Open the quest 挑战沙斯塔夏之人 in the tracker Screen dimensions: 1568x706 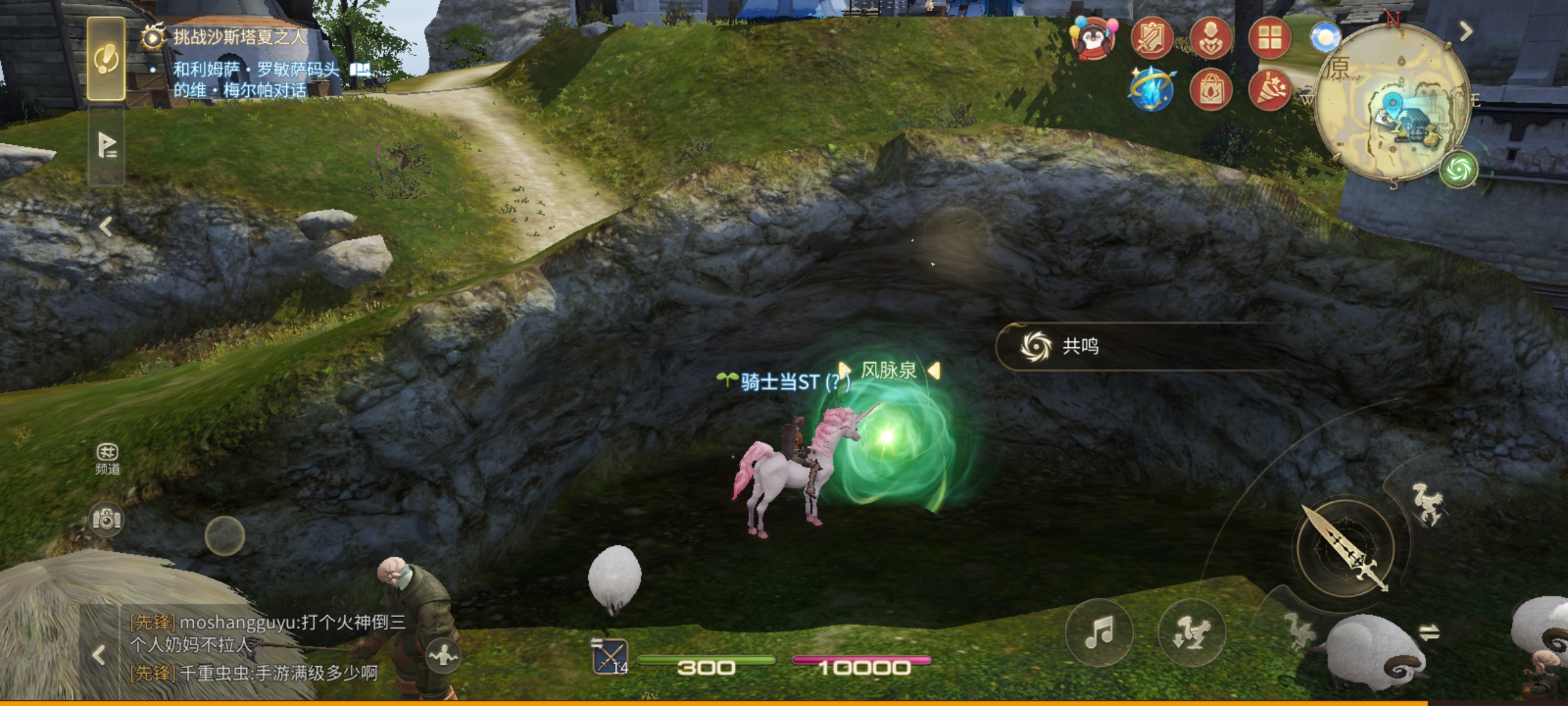[x=239, y=37]
